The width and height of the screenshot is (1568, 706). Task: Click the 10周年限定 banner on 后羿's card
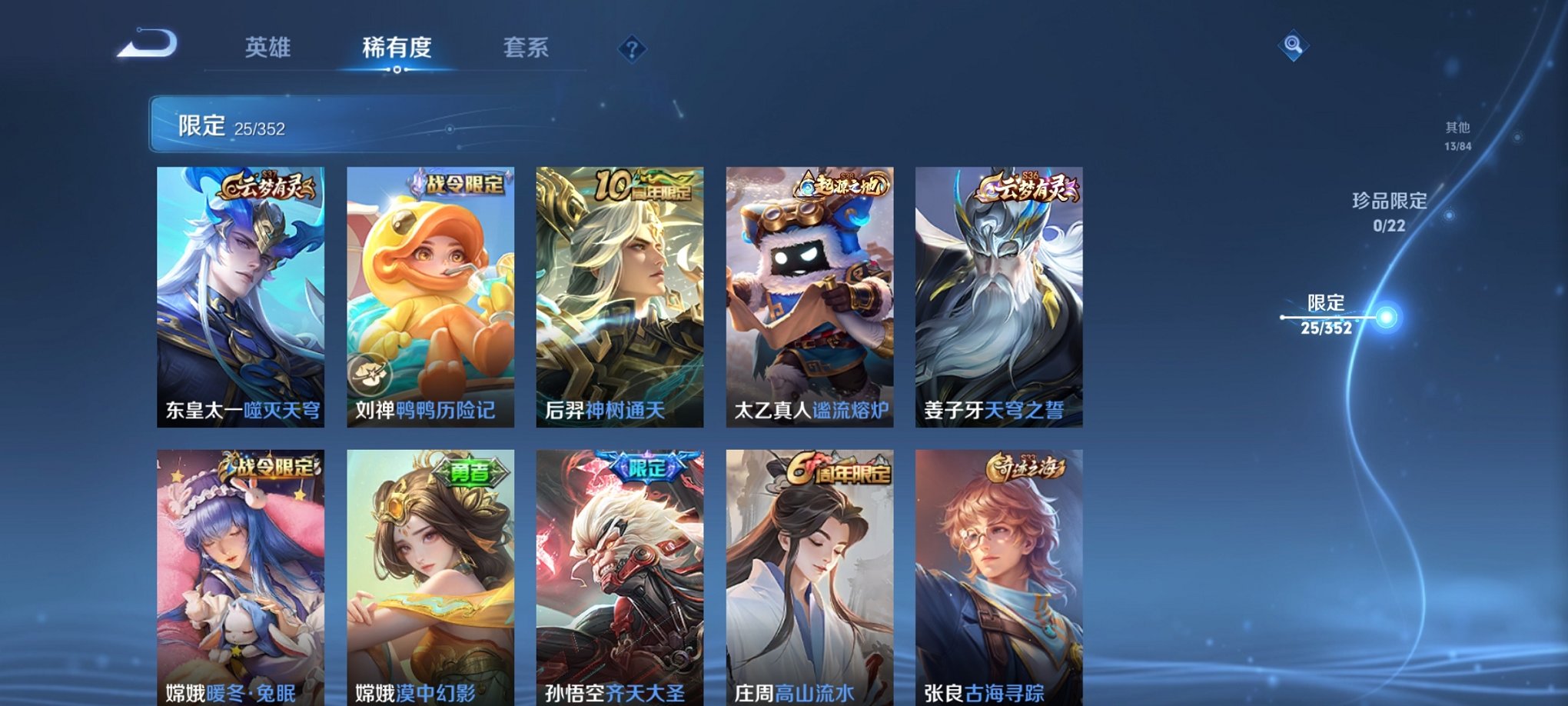coord(643,185)
